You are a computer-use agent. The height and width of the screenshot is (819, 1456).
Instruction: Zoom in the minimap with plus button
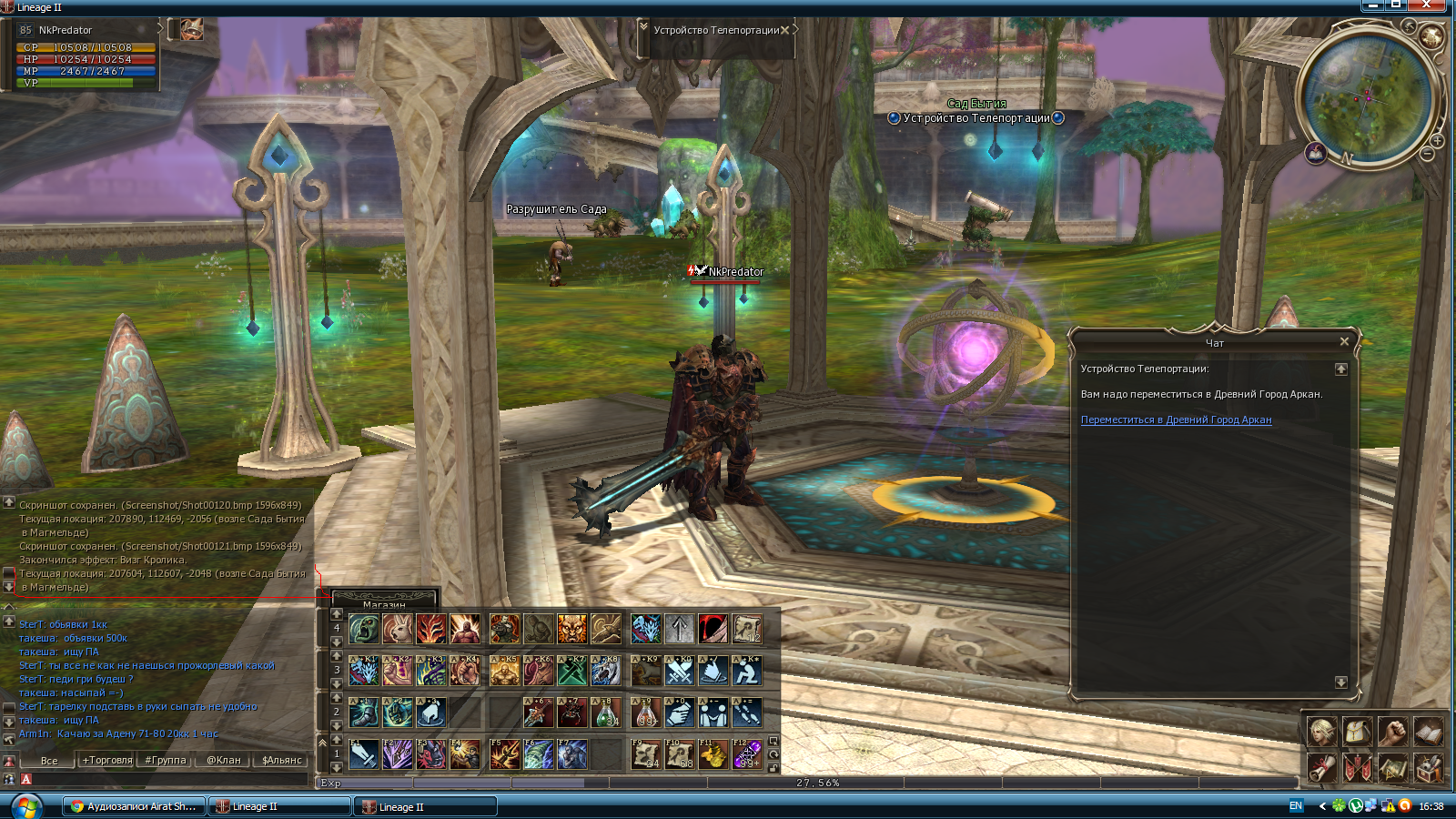coord(1437,141)
